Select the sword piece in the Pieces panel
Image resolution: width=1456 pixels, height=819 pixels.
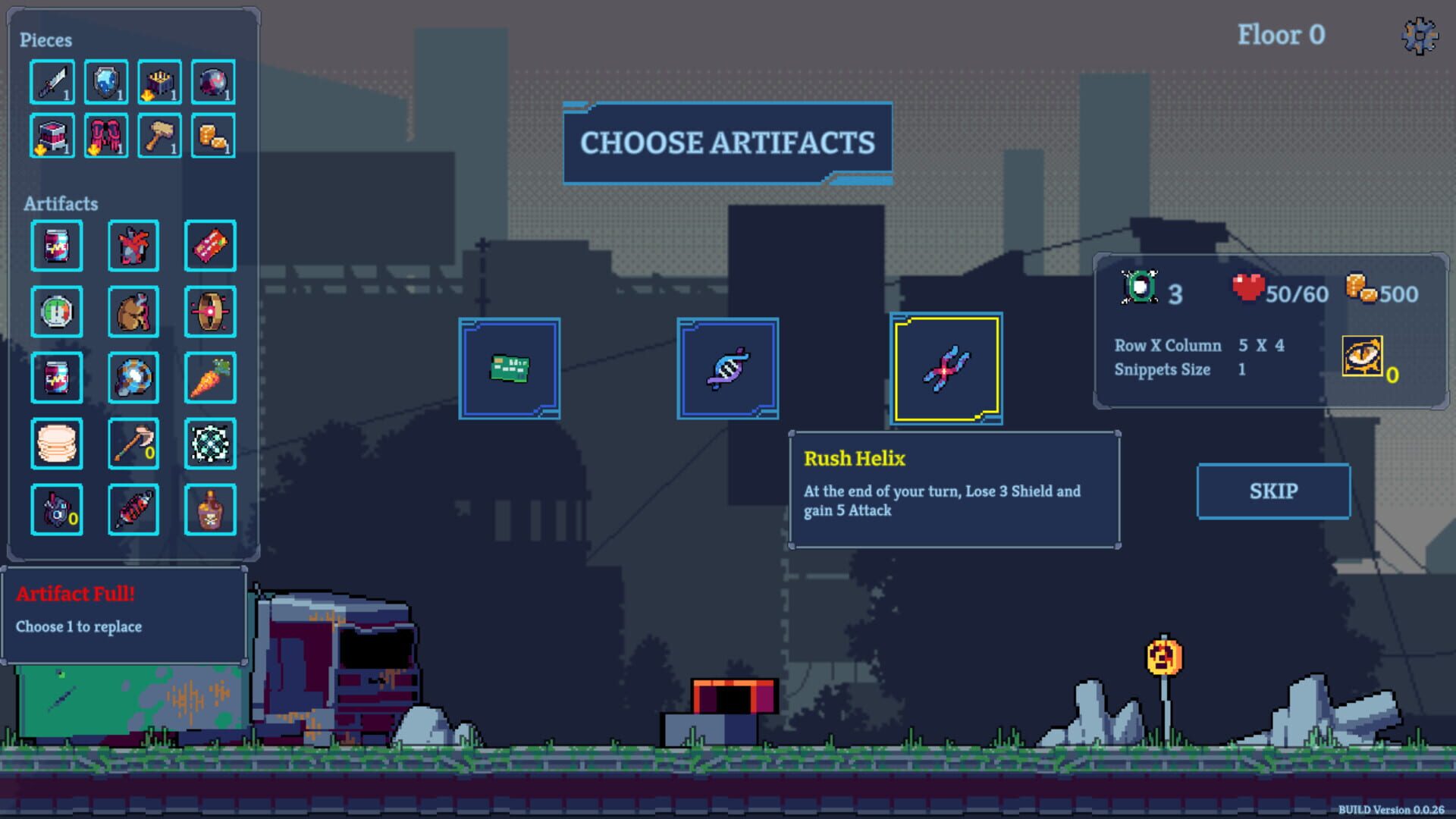pyautogui.click(x=54, y=81)
